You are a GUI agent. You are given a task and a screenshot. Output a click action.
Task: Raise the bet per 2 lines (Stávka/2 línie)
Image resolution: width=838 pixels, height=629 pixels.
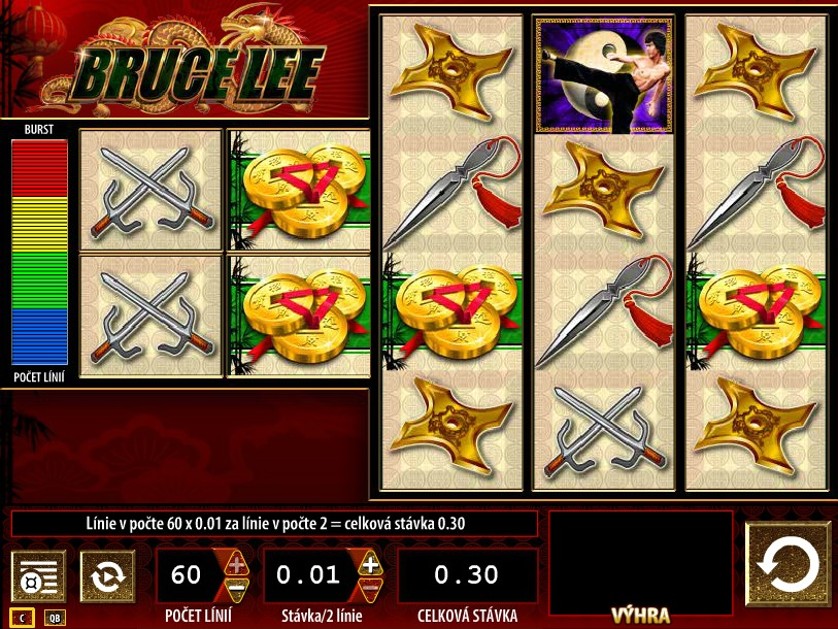coord(370,563)
